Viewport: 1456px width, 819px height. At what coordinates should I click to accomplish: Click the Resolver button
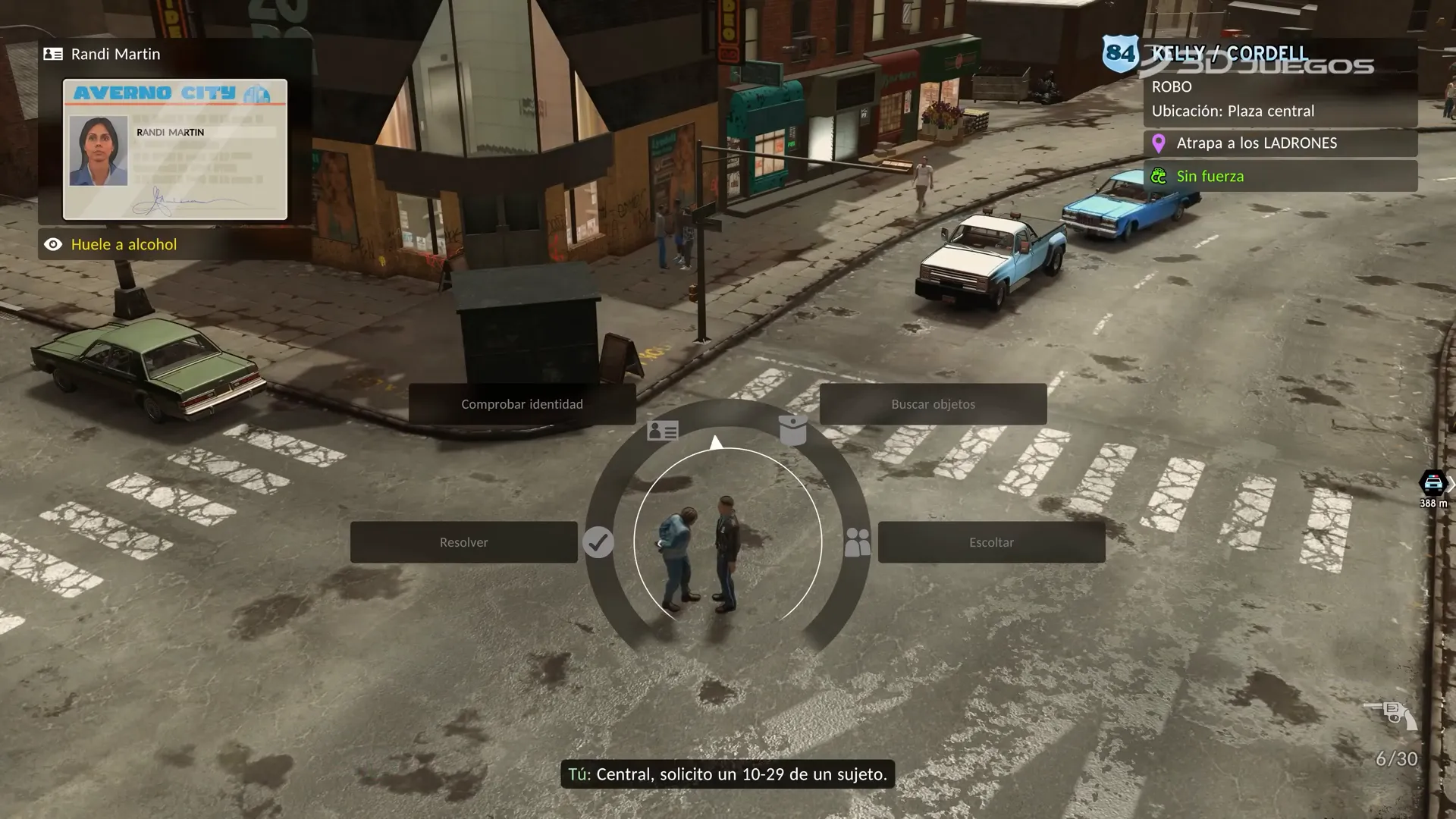tap(464, 541)
